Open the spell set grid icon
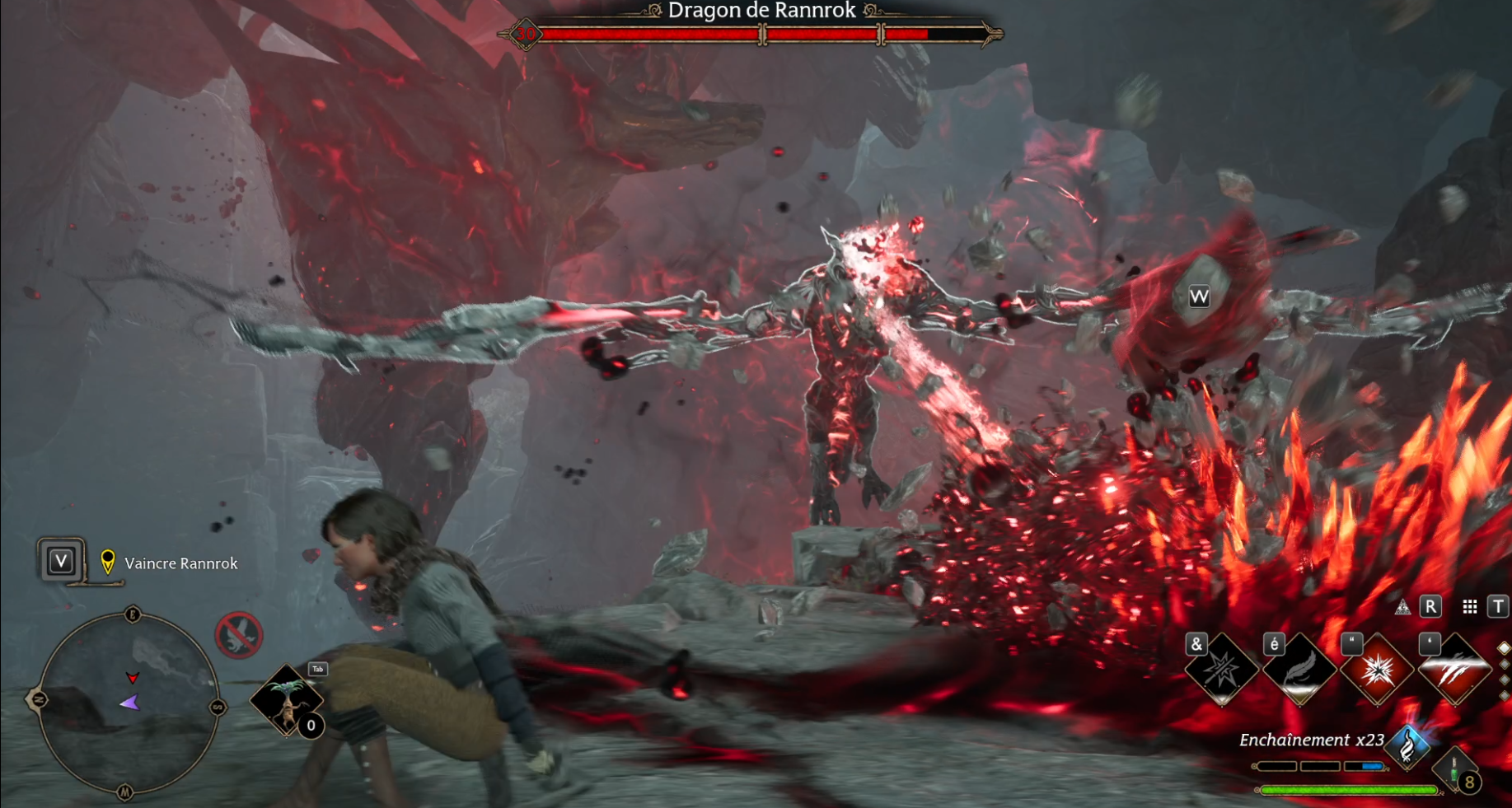This screenshot has width=1512, height=808. [x=1469, y=608]
